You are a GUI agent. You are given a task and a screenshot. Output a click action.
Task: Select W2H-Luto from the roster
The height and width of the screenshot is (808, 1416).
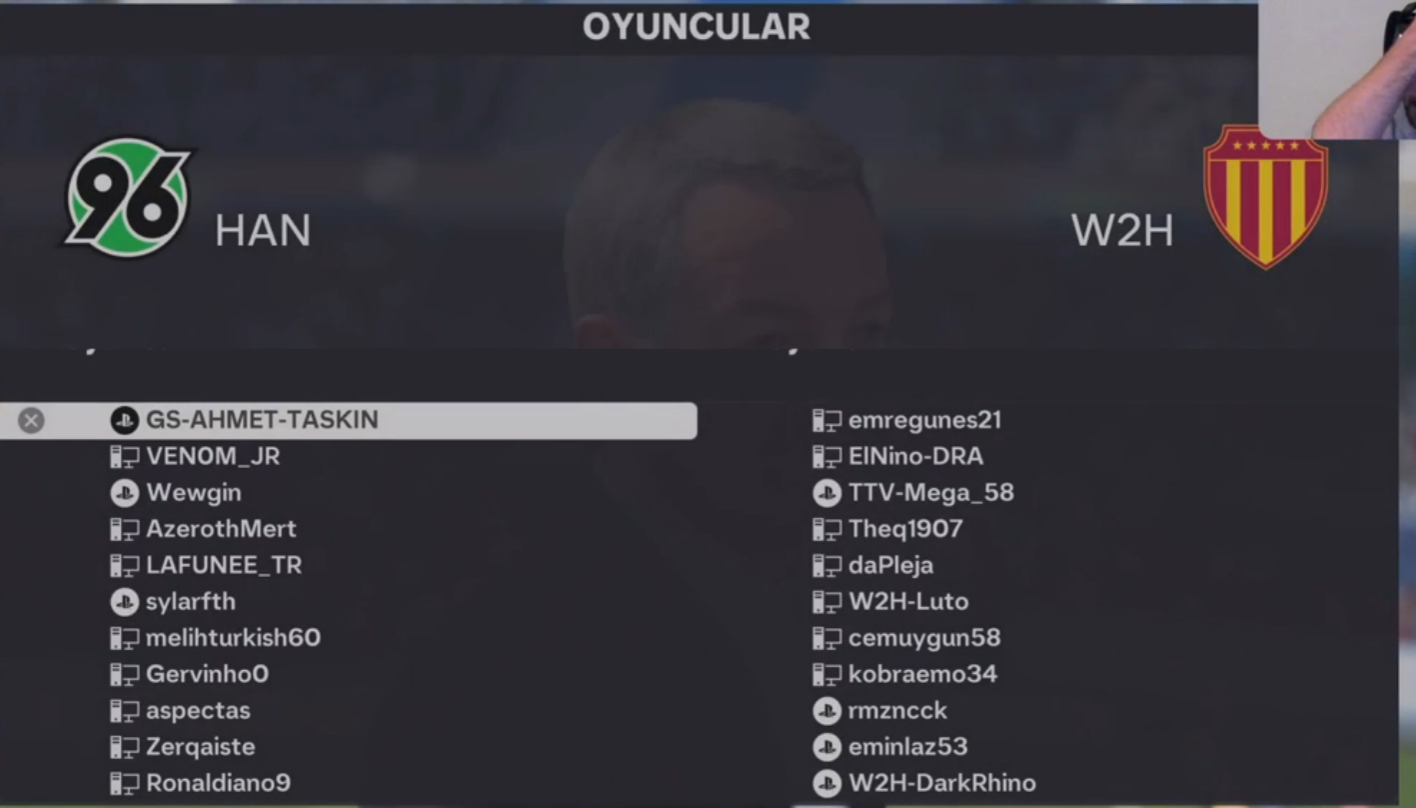(x=908, y=602)
